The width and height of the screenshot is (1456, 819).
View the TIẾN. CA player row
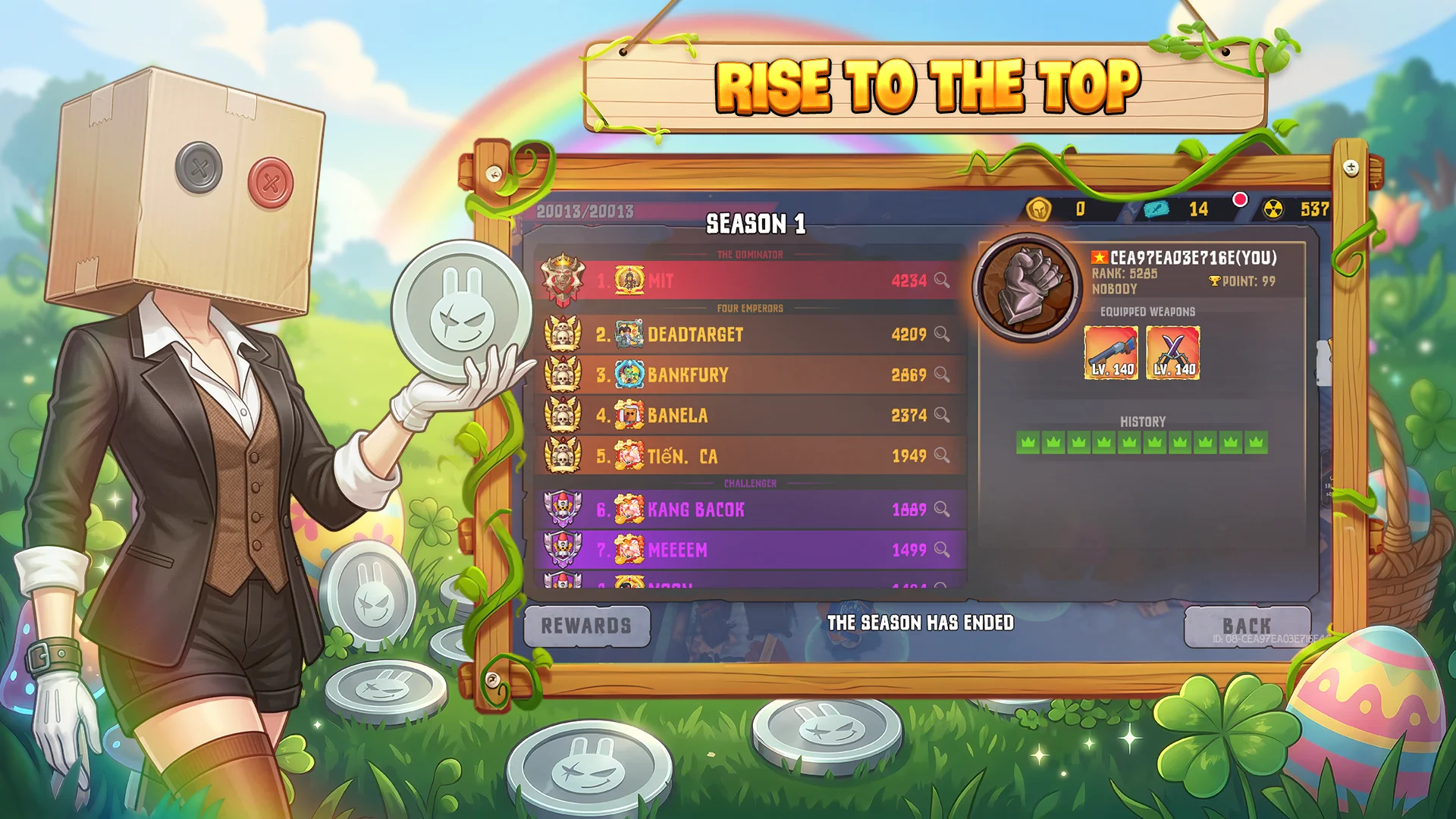coord(749,456)
